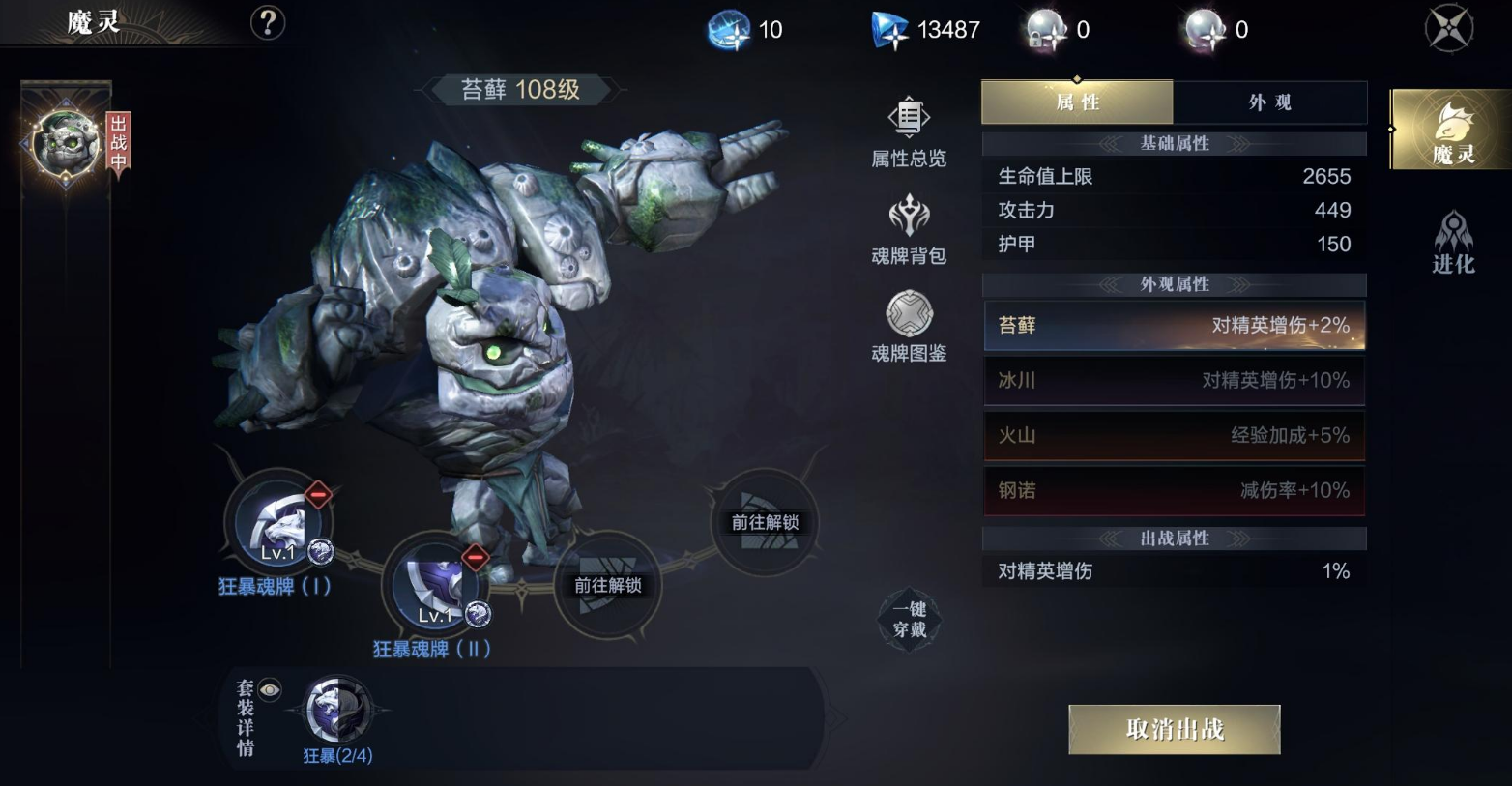Switch to the 外观 appearance tab
This screenshot has width=1512, height=786.
coord(1269,102)
